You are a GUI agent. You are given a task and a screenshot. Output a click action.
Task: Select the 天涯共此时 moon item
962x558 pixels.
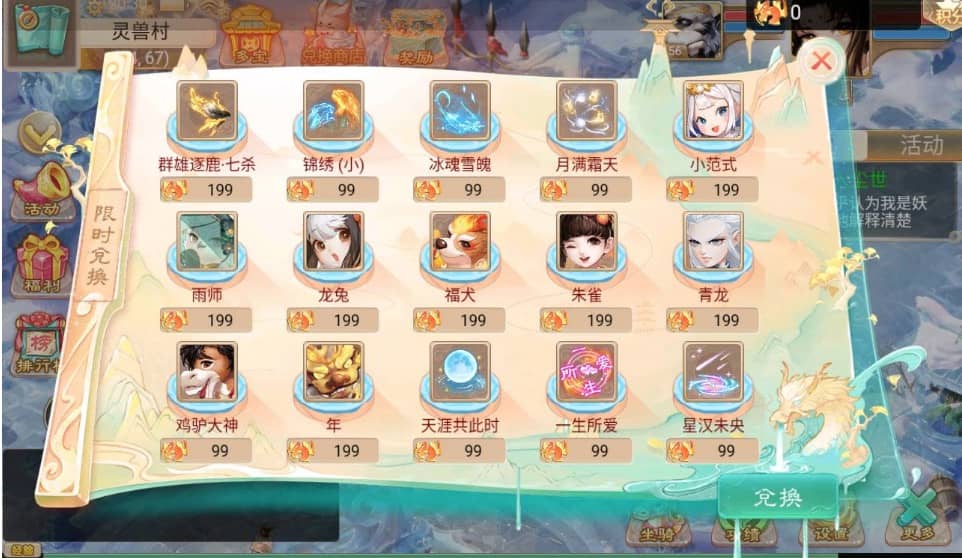point(460,372)
